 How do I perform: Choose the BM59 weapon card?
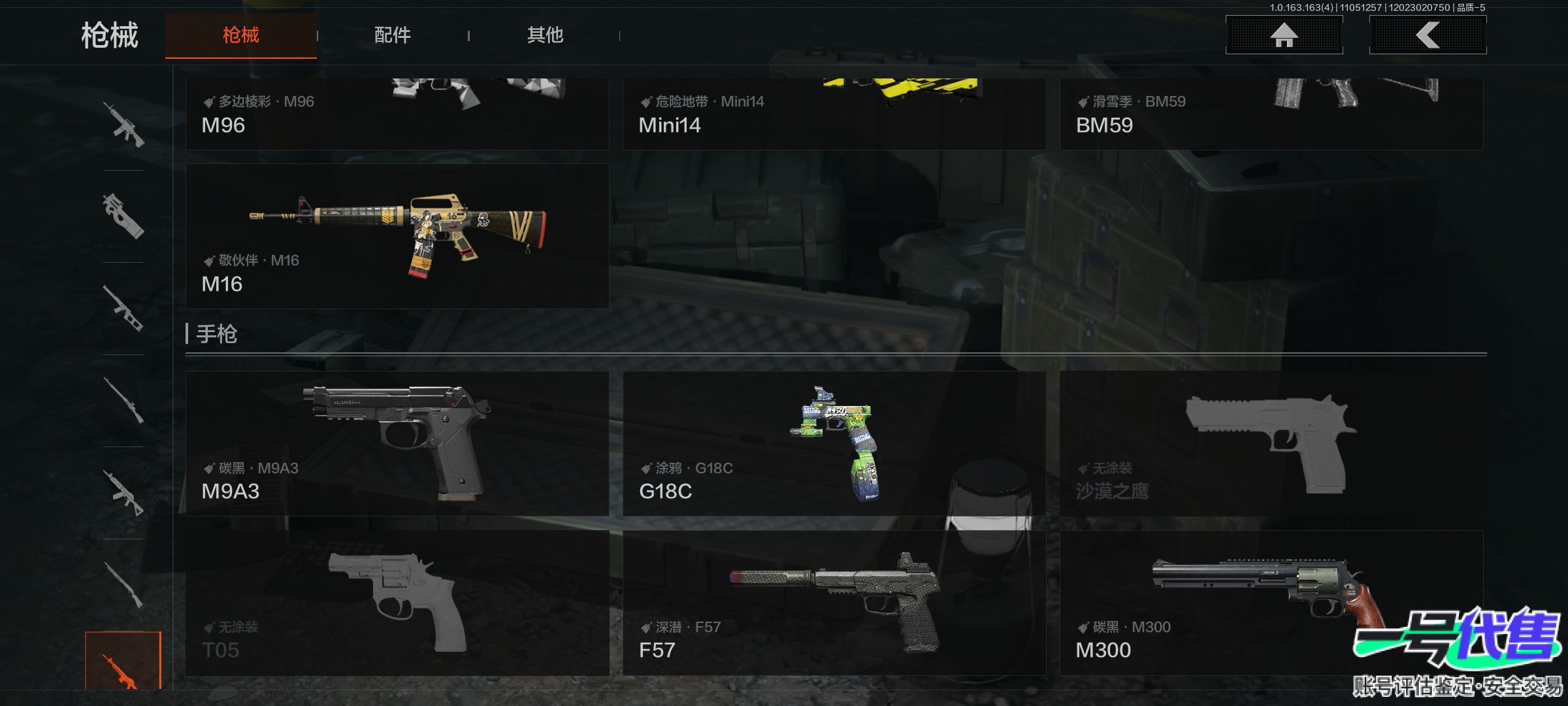pyautogui.click(x=1271, y=114)
